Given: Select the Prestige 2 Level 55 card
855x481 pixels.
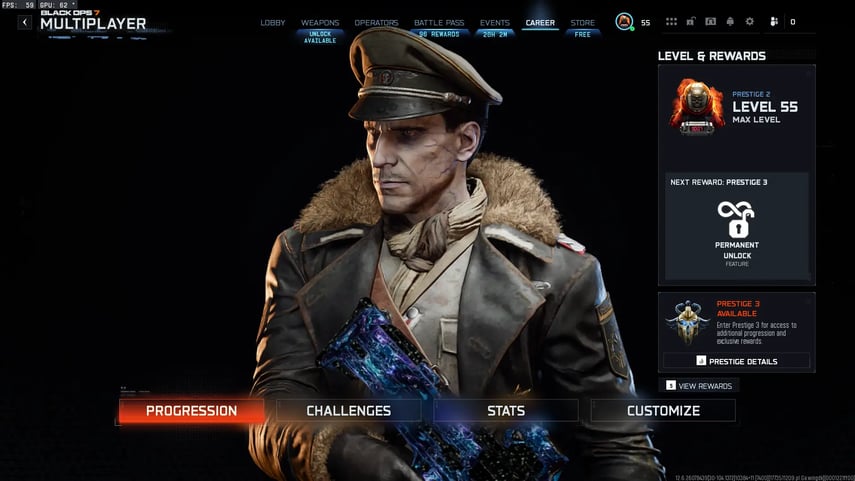Looking at the screenshot, I should click(x=736, y=107).
